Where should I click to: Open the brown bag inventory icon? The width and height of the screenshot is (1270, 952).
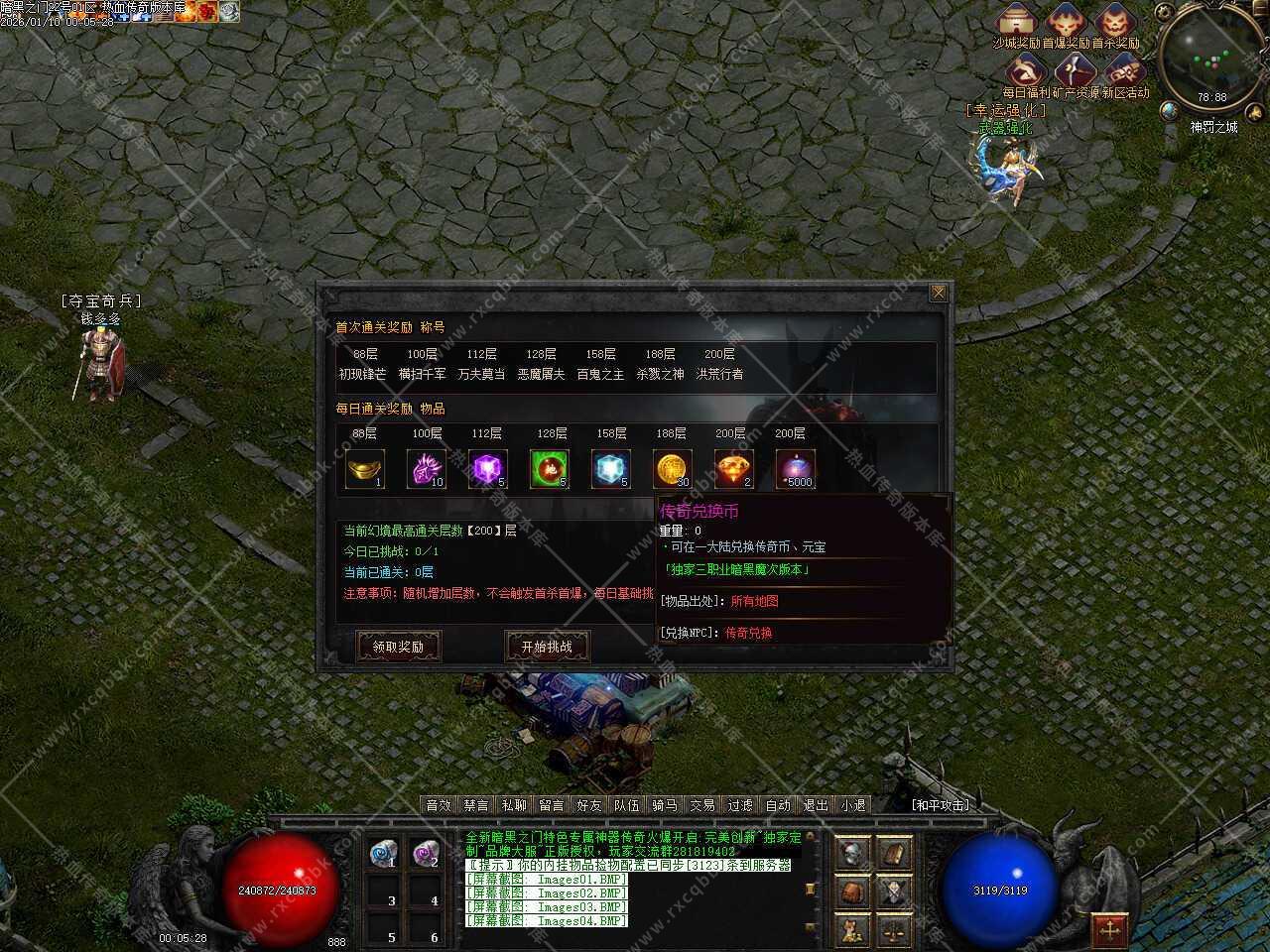[x=853, y=892]
